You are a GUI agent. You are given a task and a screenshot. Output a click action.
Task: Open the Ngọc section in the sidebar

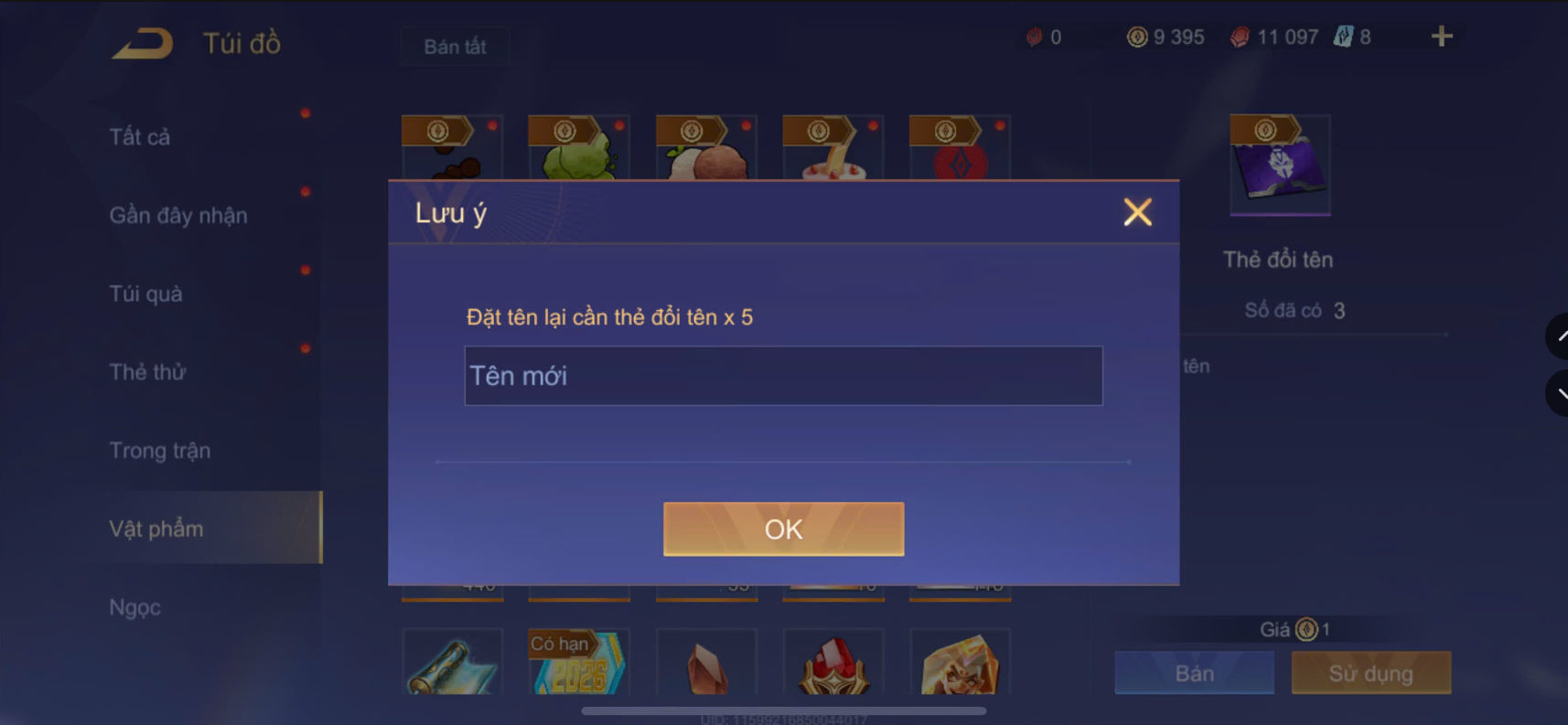pyautogui.click(x=134, y=606)
